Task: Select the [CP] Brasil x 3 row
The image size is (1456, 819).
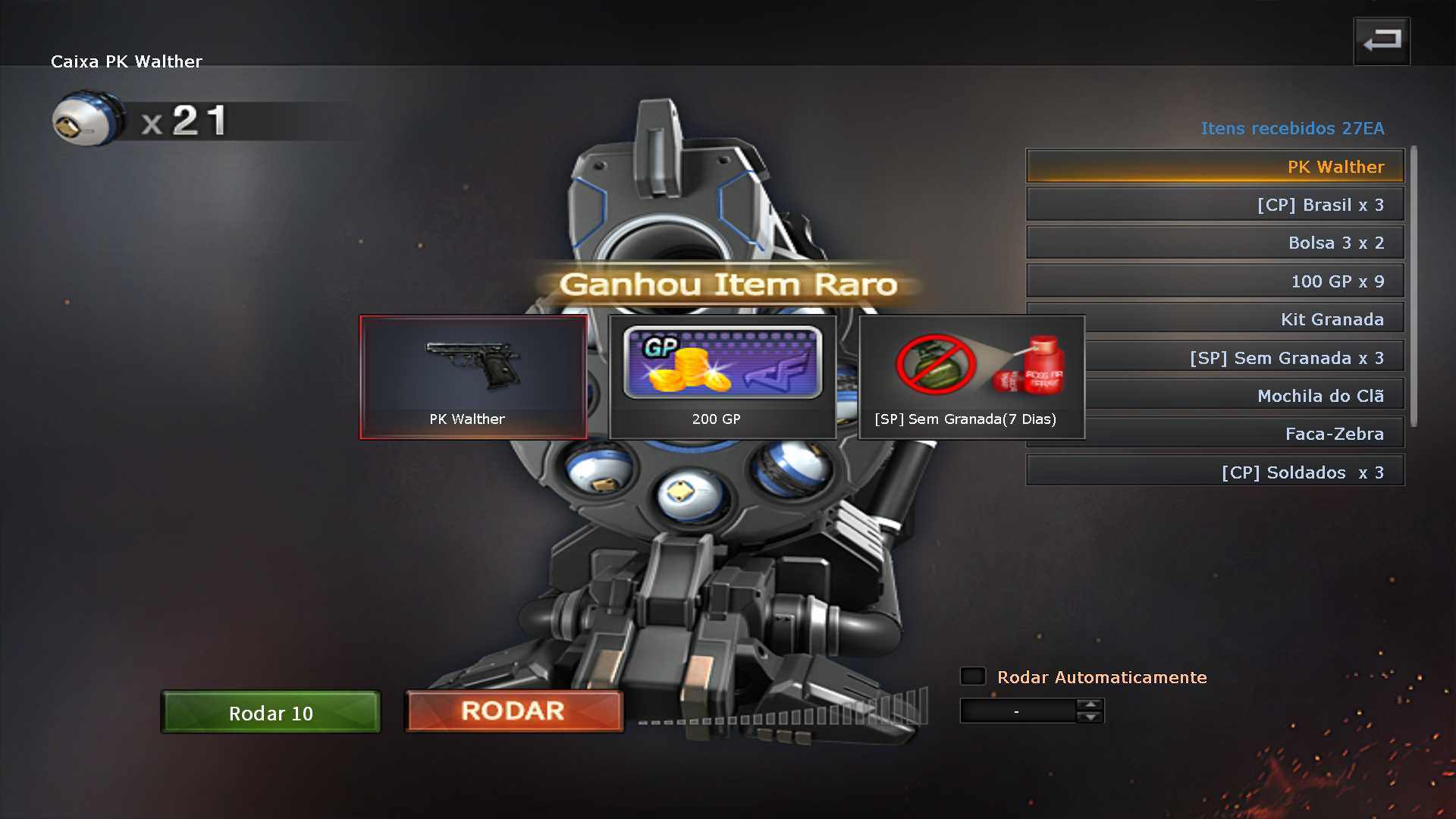Action: (1215, 205)
